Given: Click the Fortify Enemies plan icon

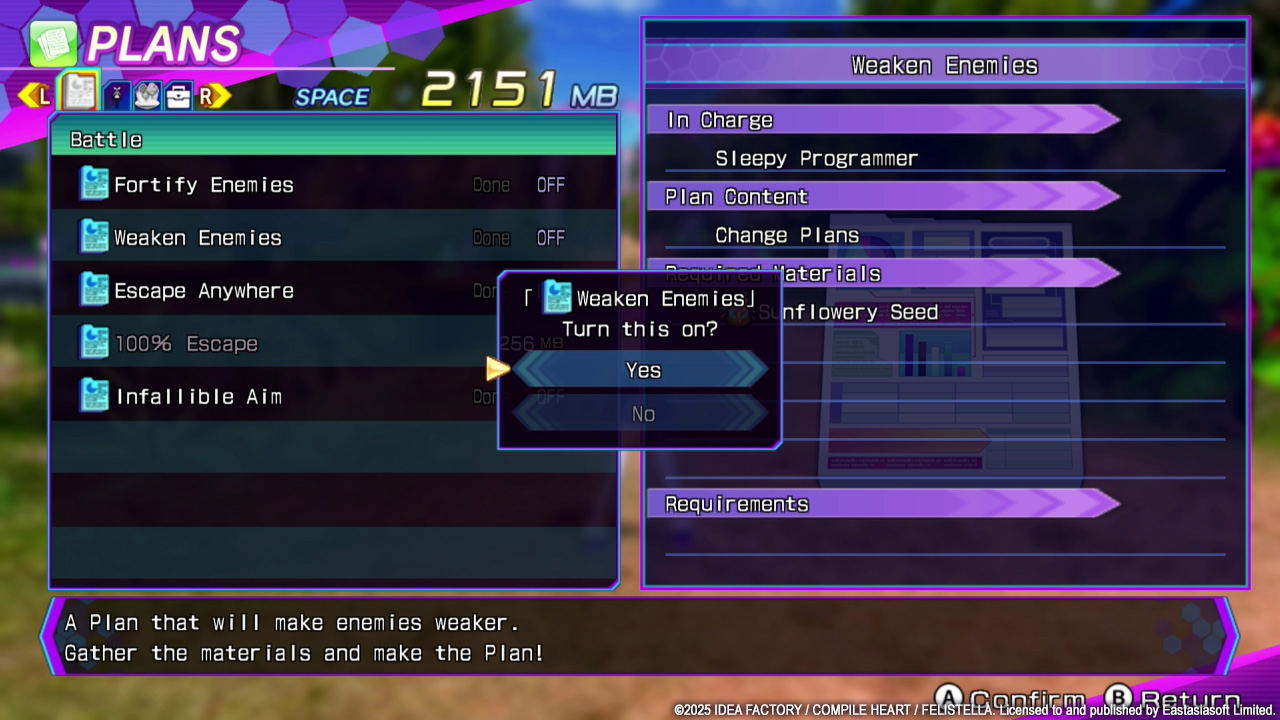Looking at the screenshot, I should [x=94, y=184].
